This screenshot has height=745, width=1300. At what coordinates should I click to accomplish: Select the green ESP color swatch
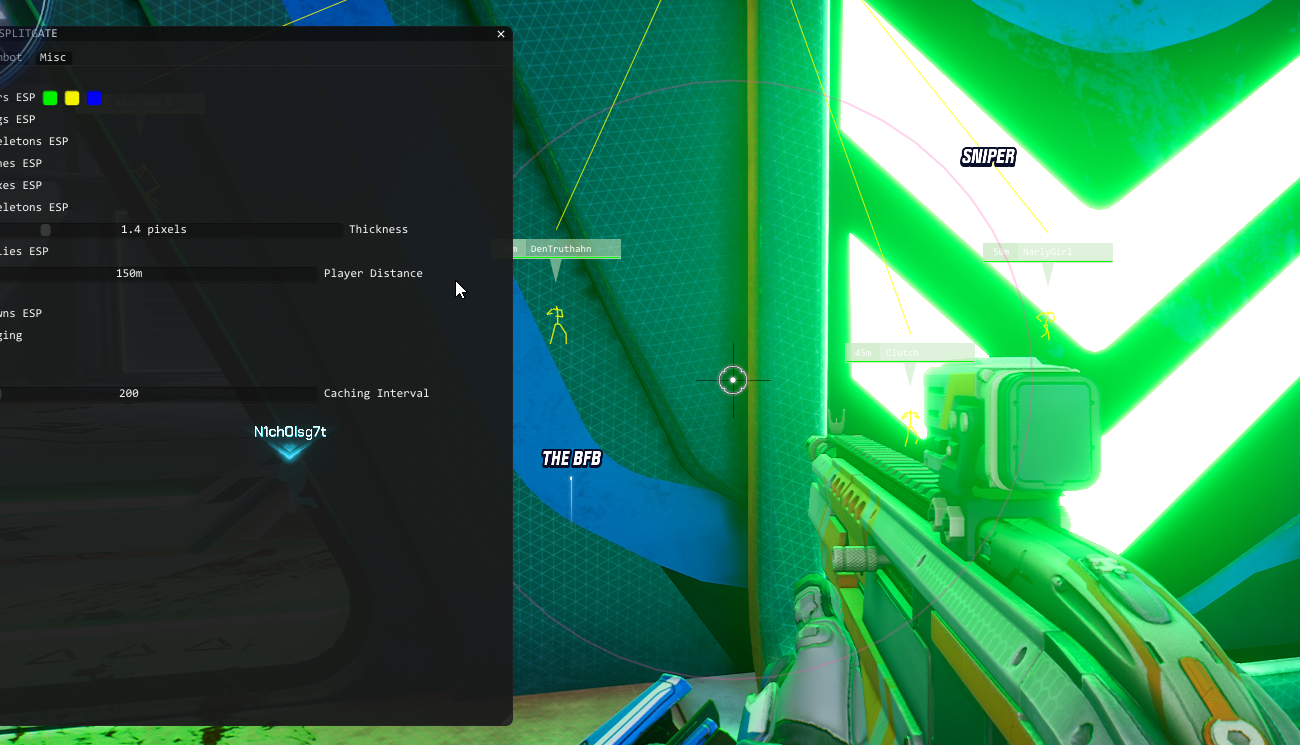[50, 97]
